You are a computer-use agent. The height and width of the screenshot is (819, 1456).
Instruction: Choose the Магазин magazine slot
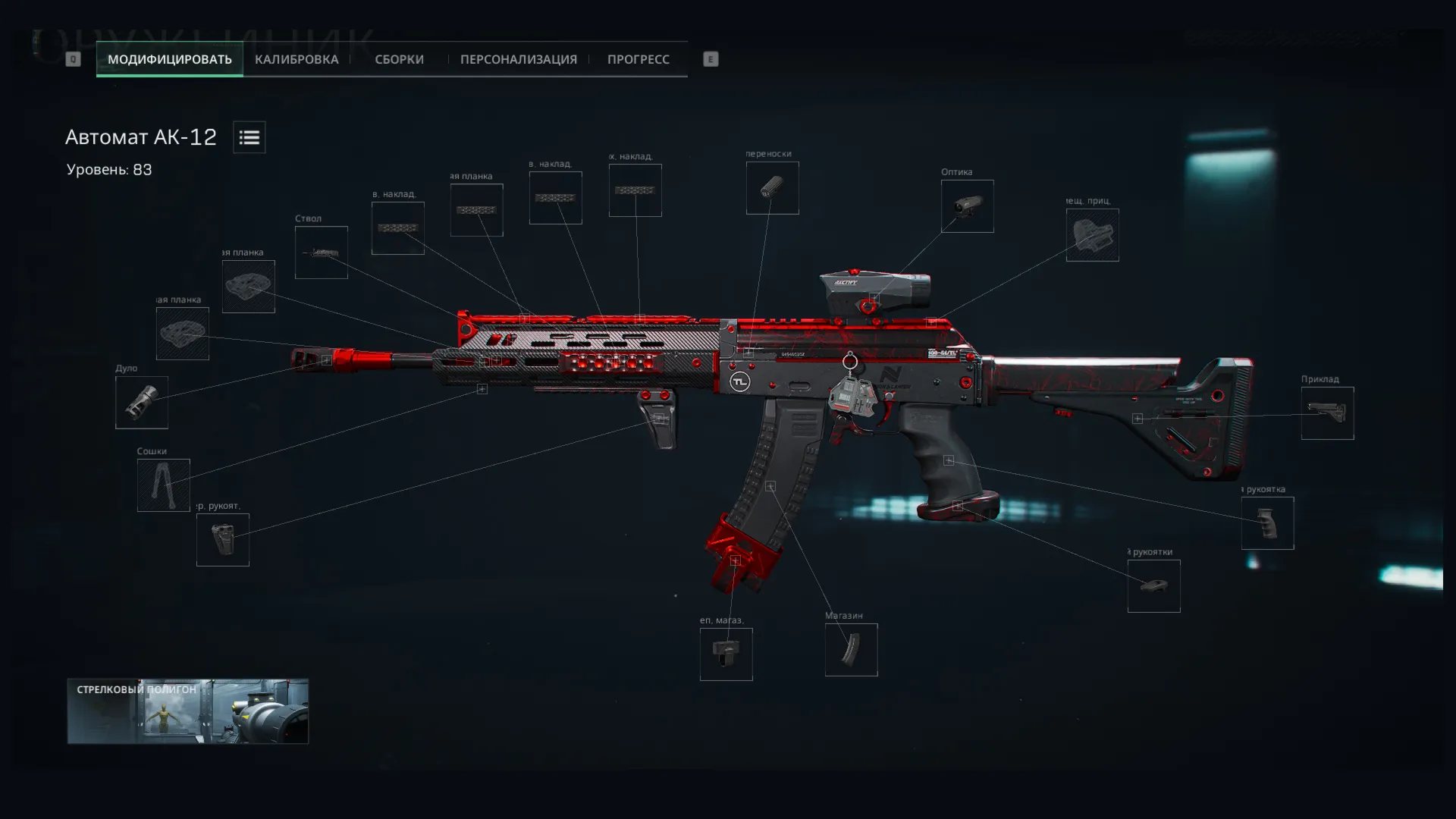click(x=851, y=650)
